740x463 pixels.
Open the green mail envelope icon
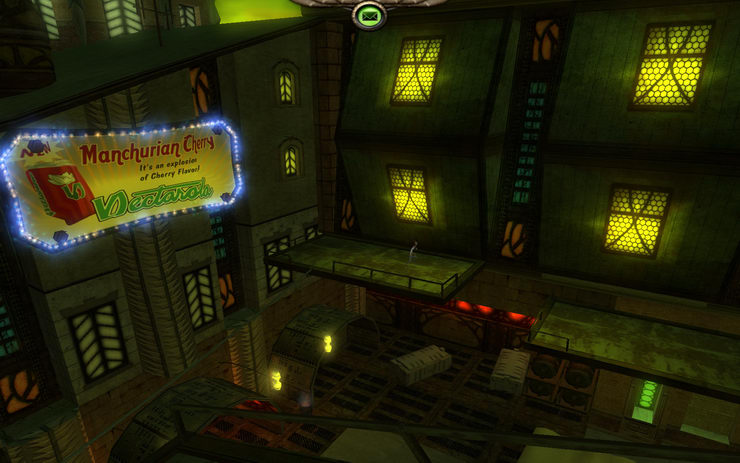click(x=369, y=15)
